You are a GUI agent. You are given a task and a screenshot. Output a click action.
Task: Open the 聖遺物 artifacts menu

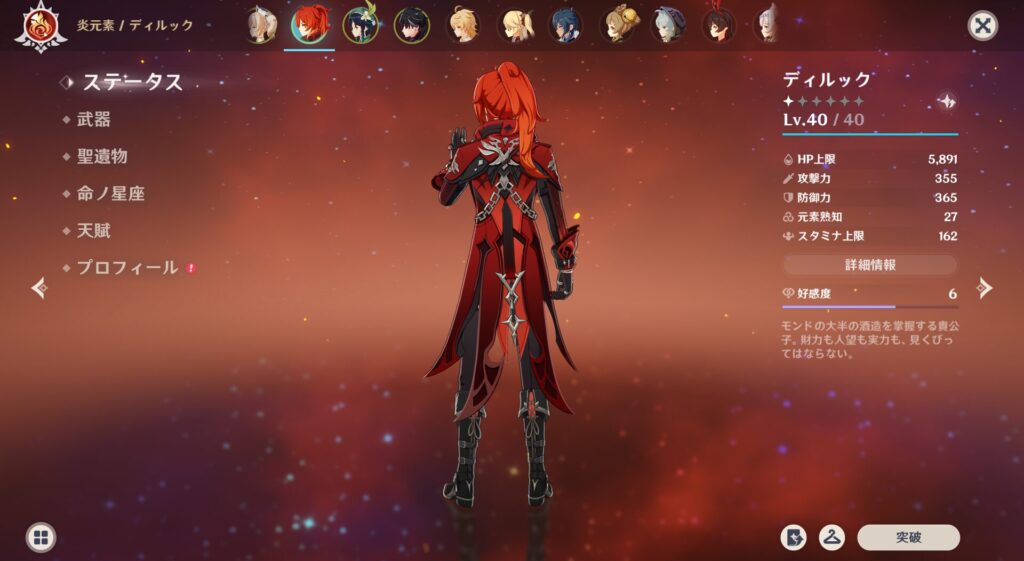102,156
